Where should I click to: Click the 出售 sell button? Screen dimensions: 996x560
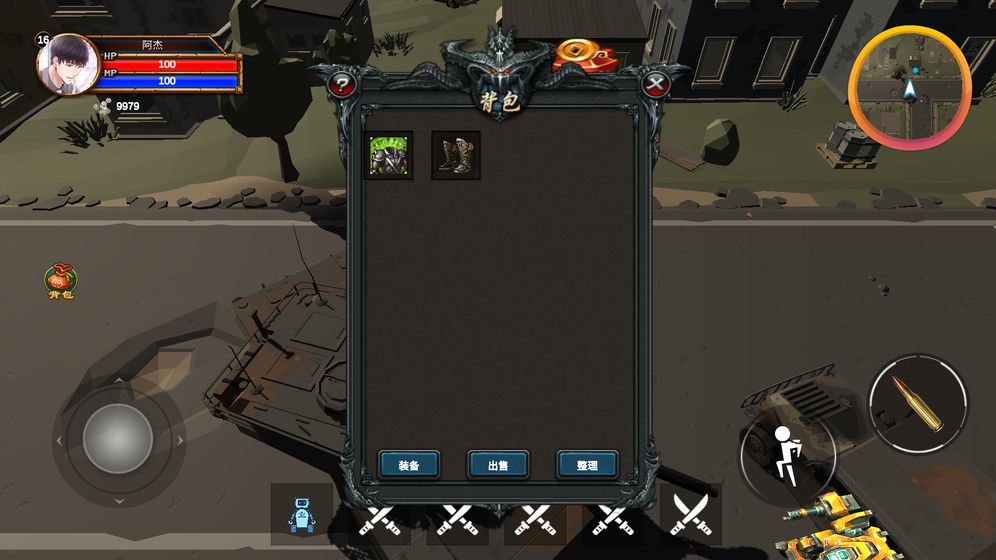(497, 465)
